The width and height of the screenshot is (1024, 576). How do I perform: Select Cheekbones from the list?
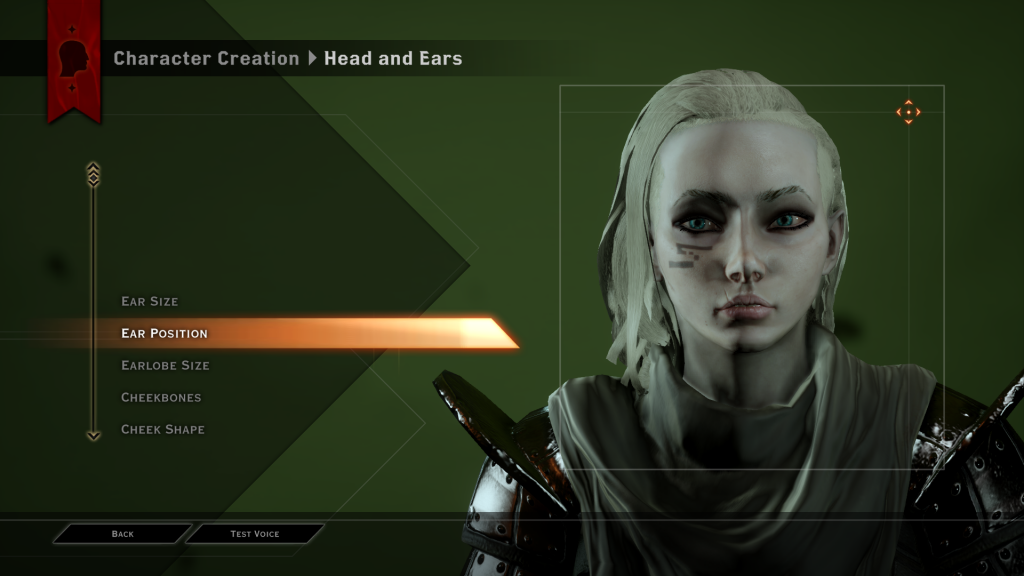click(161, 397)
